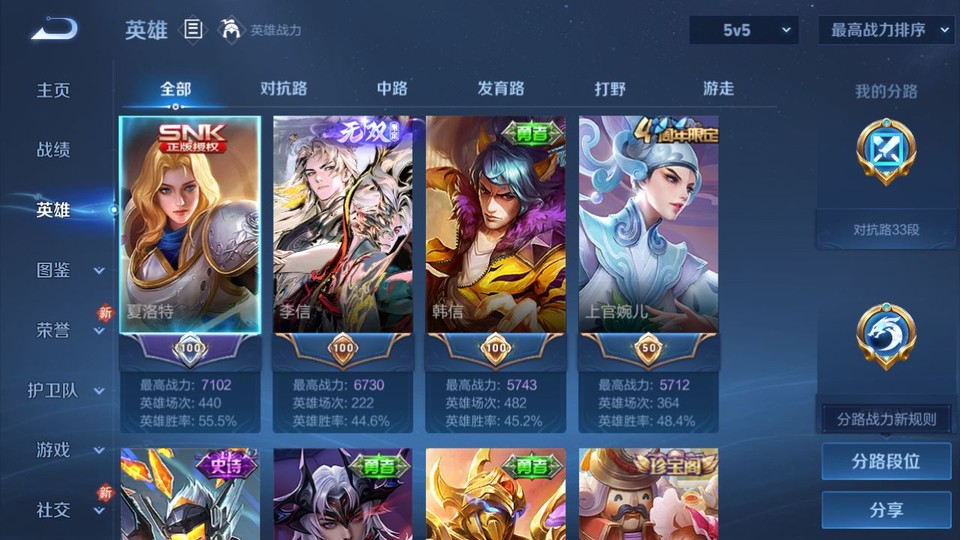Open the 主页 sidebar menu
The width and height of the screenshot is (960, 540).
pos(54,90)
